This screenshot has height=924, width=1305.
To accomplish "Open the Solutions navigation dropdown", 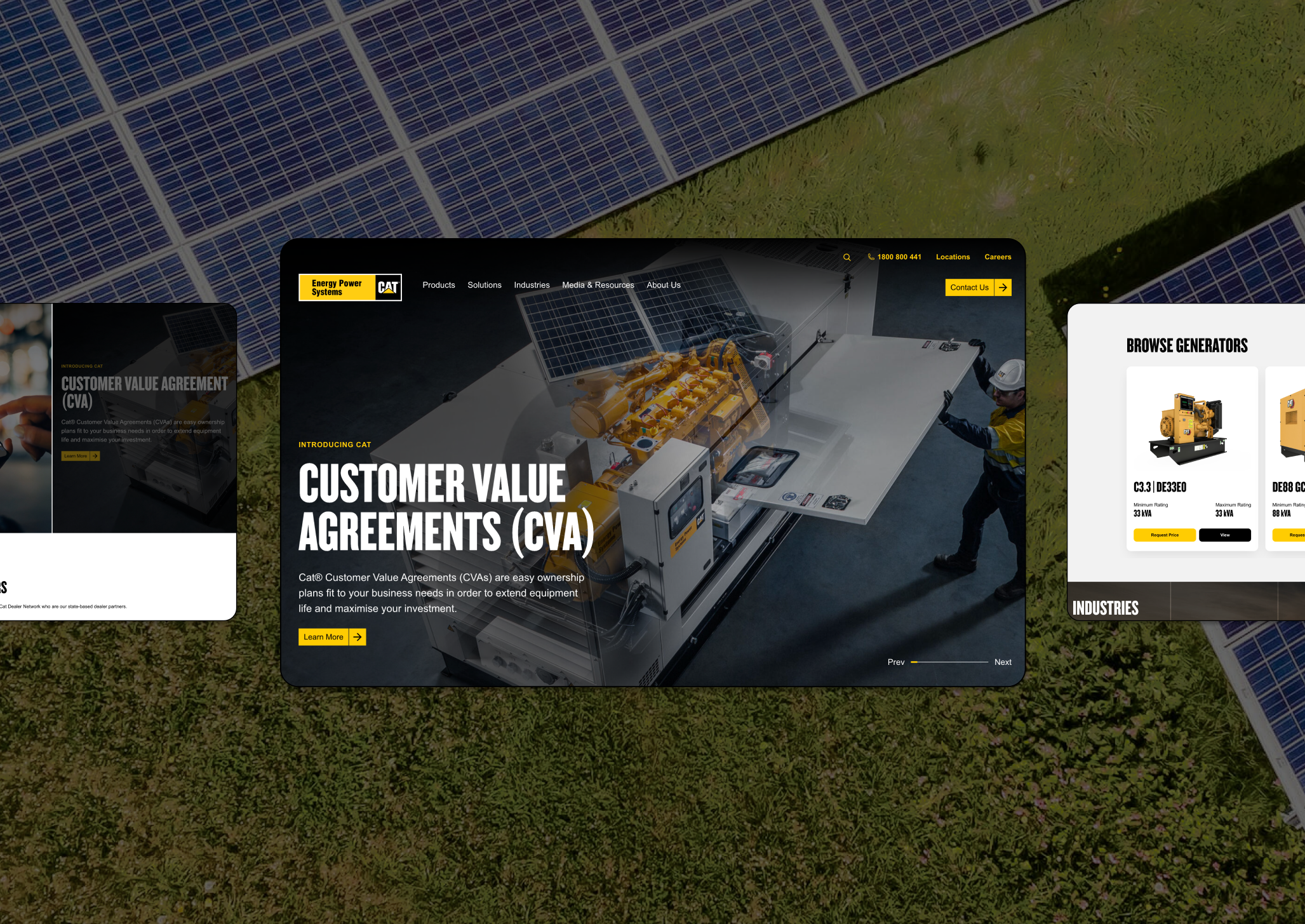I will [x=484, y=285].
